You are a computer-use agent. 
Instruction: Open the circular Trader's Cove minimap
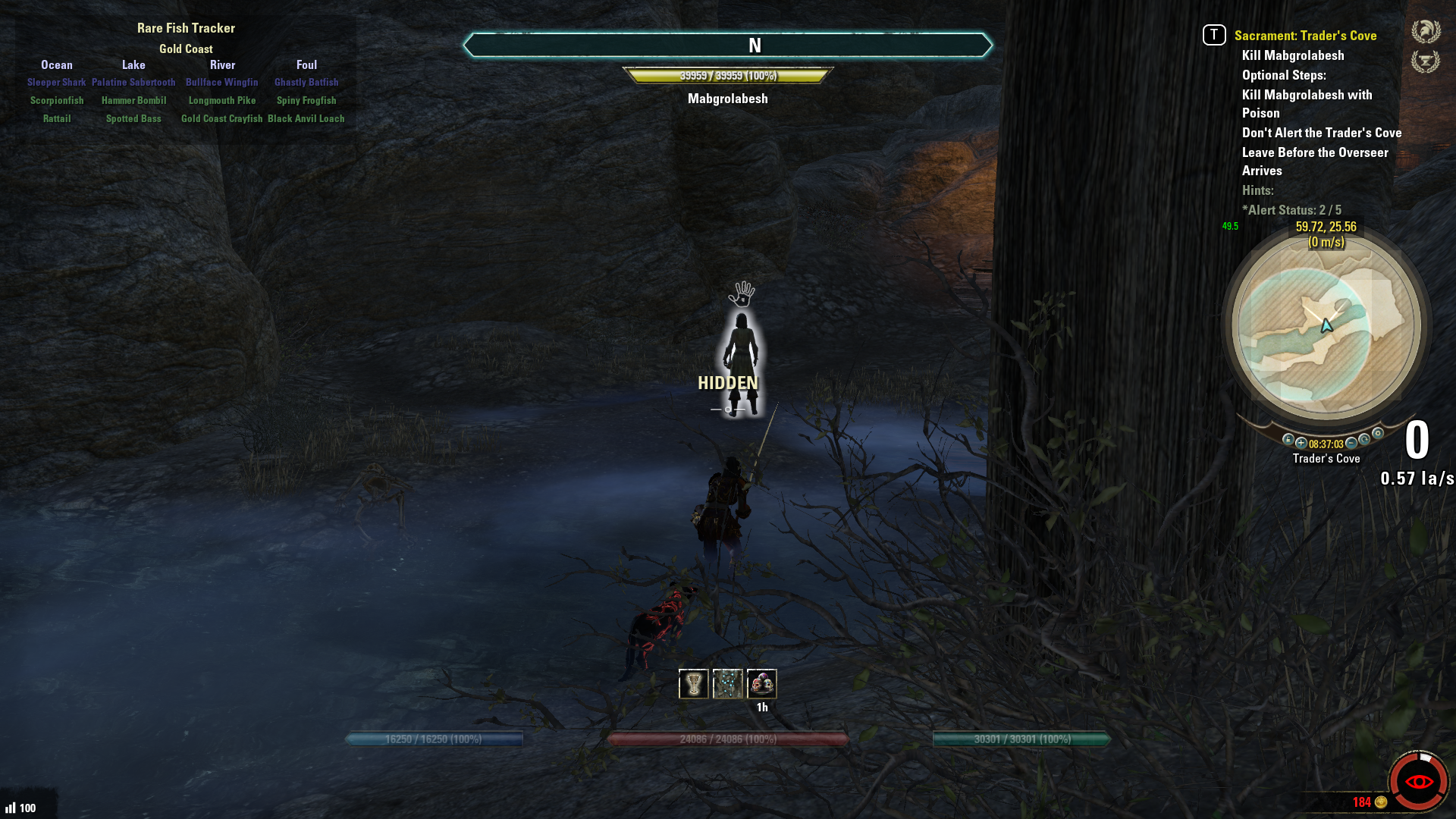point(1326,327)
